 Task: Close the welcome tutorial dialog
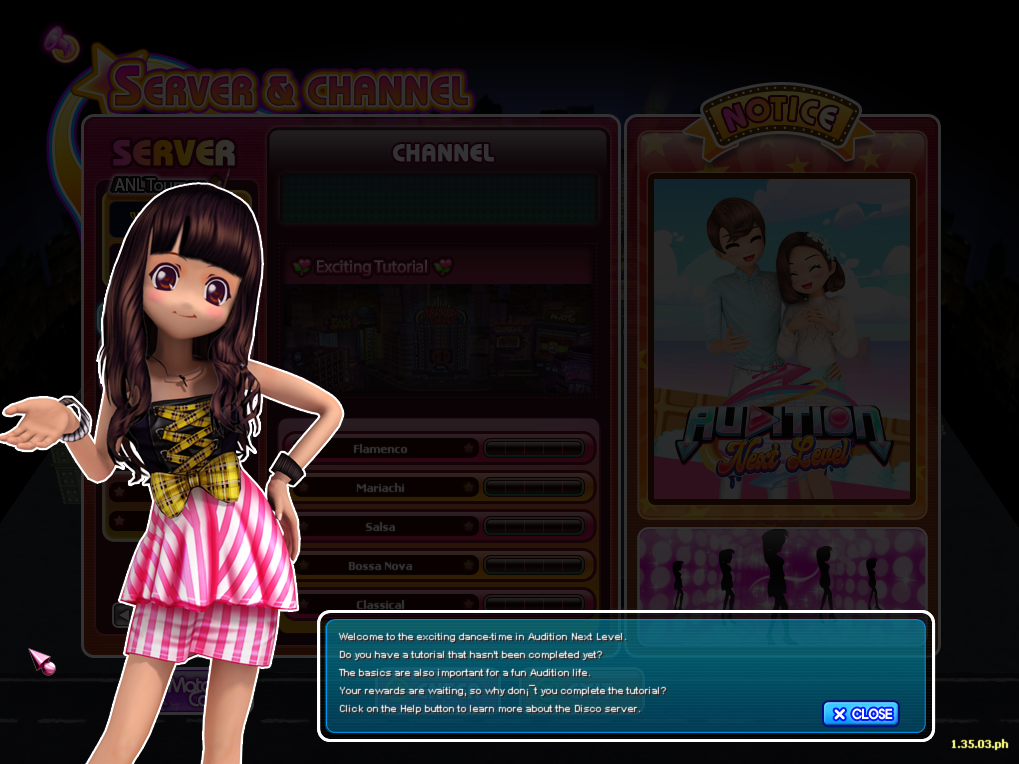860,713
